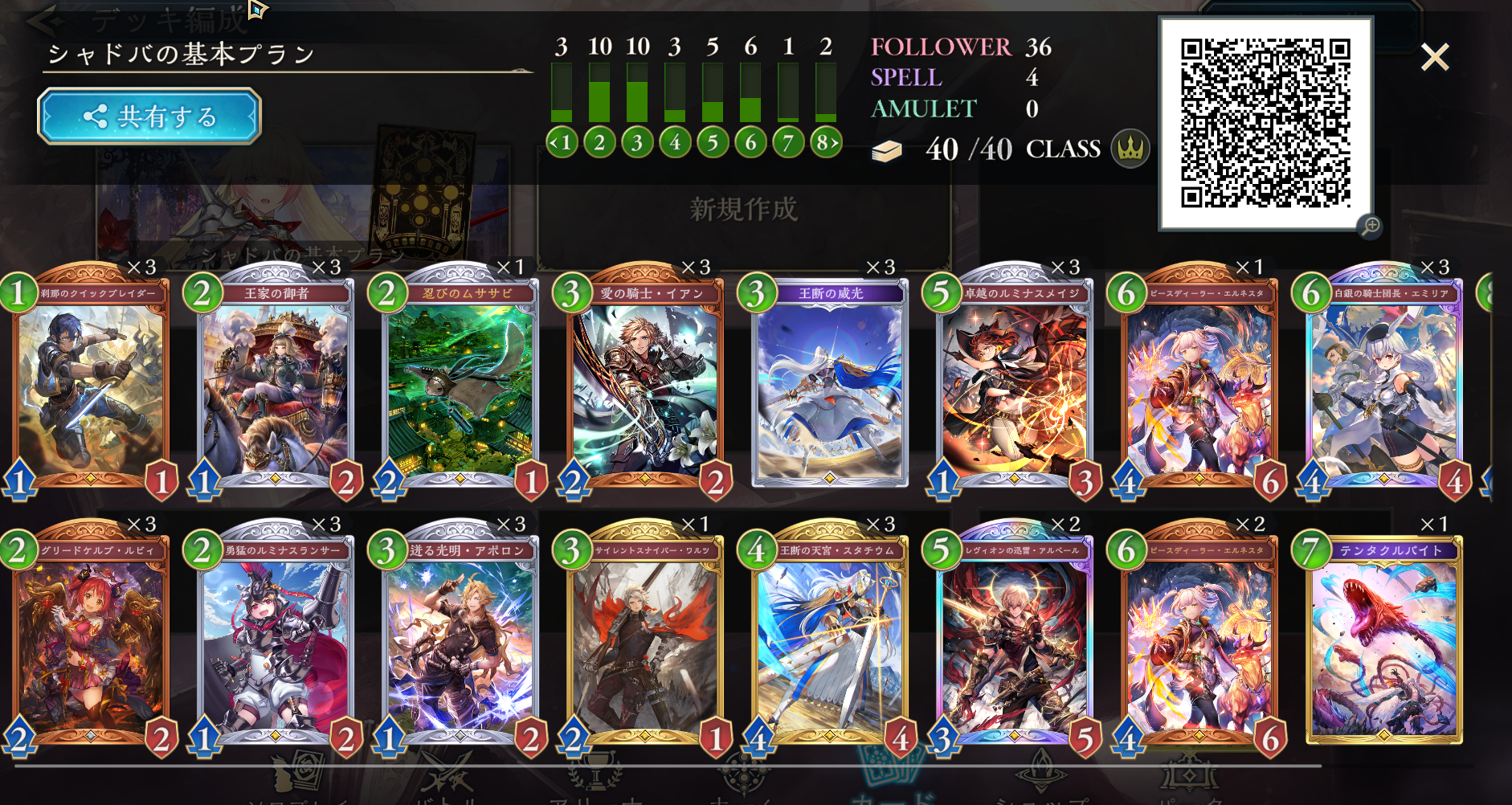This screenshot has height=805, width=1512.
Task: Click the back arrow beside デッキ編成
Action: pyautogui.click(x=42, y=19)
